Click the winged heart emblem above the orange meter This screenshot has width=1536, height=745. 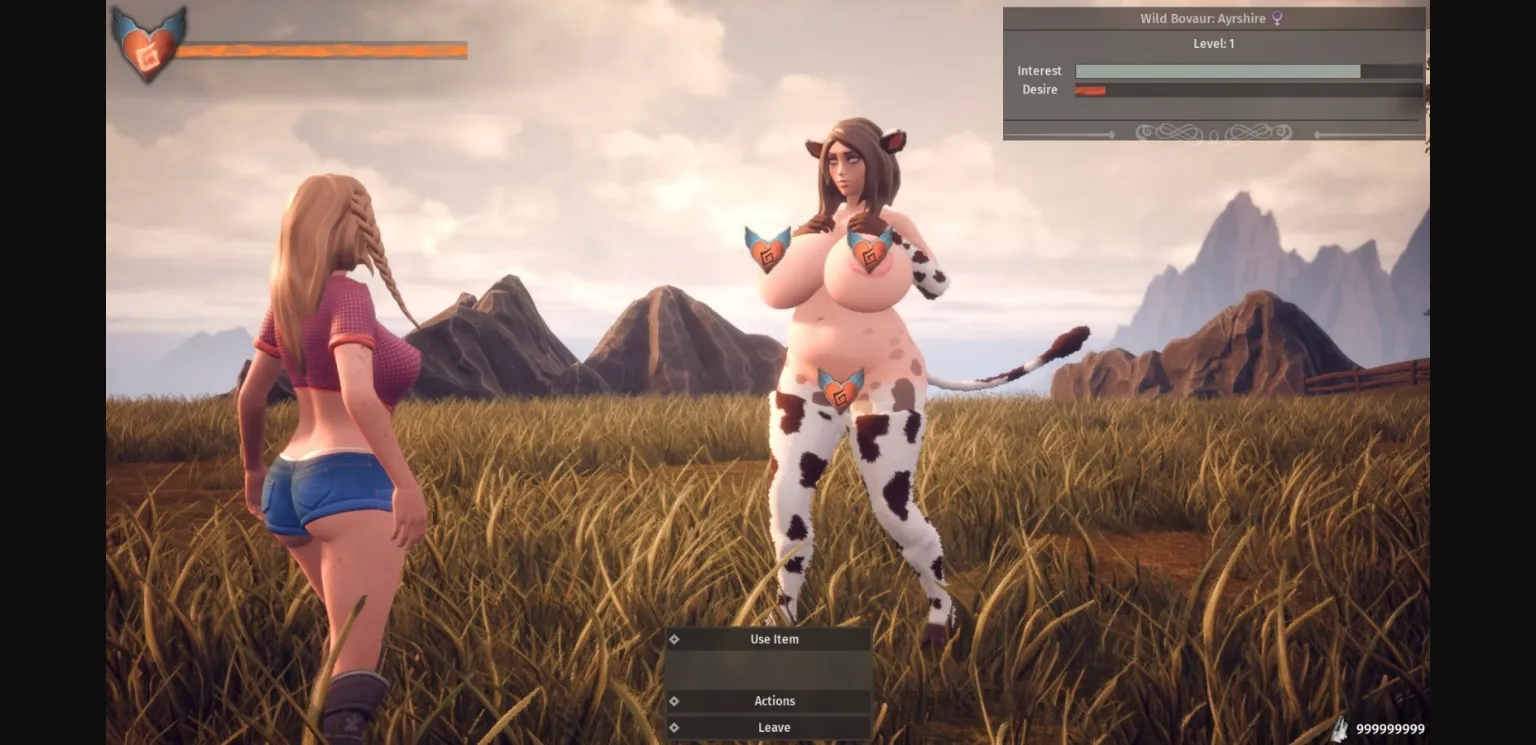146,45
